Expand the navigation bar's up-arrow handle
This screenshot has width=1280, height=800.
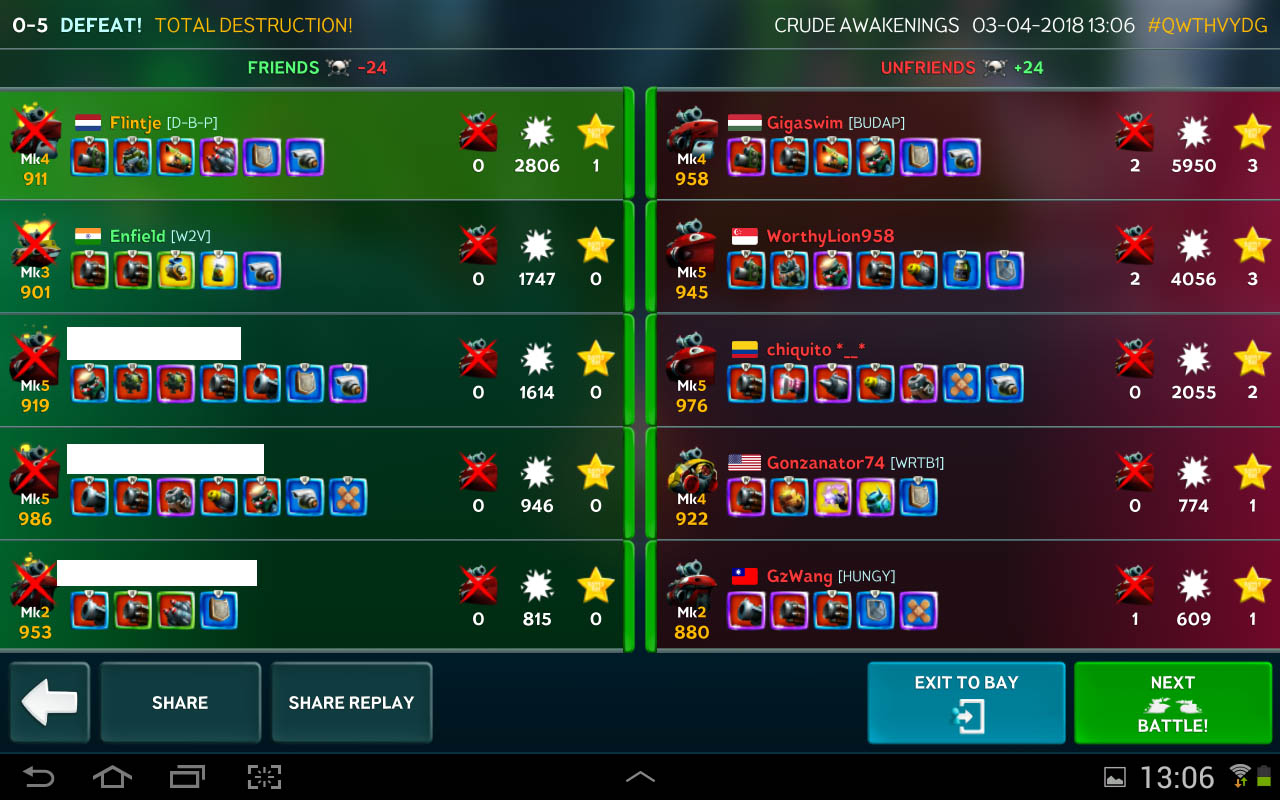pyautogui.click(x=640, y=776)
